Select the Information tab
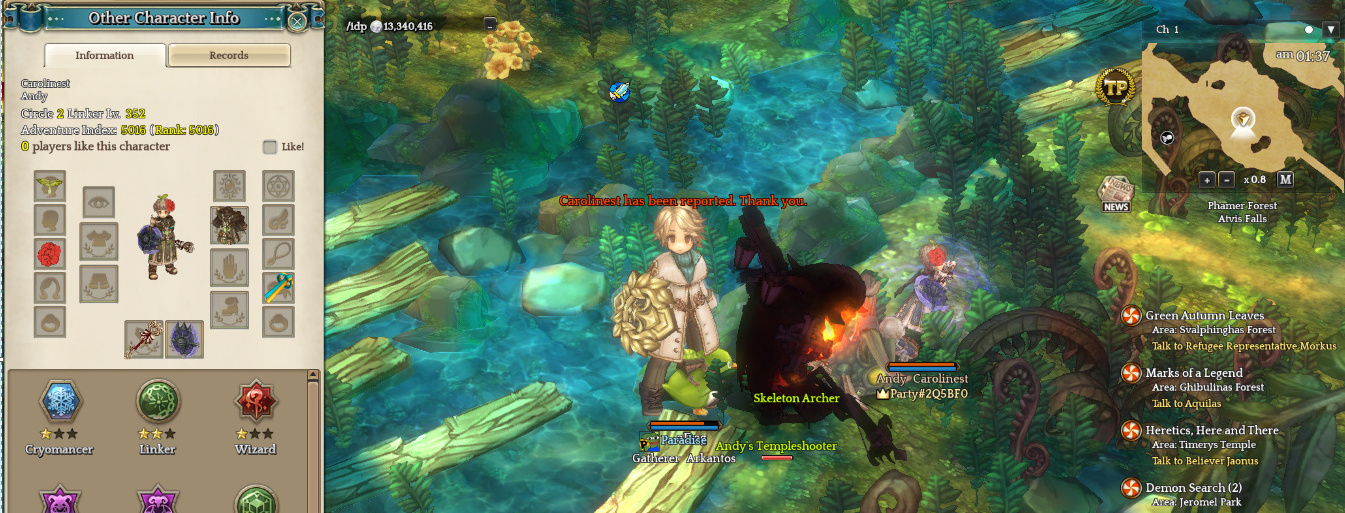This screenshot has width=1345, height=513. click(105, 55)
